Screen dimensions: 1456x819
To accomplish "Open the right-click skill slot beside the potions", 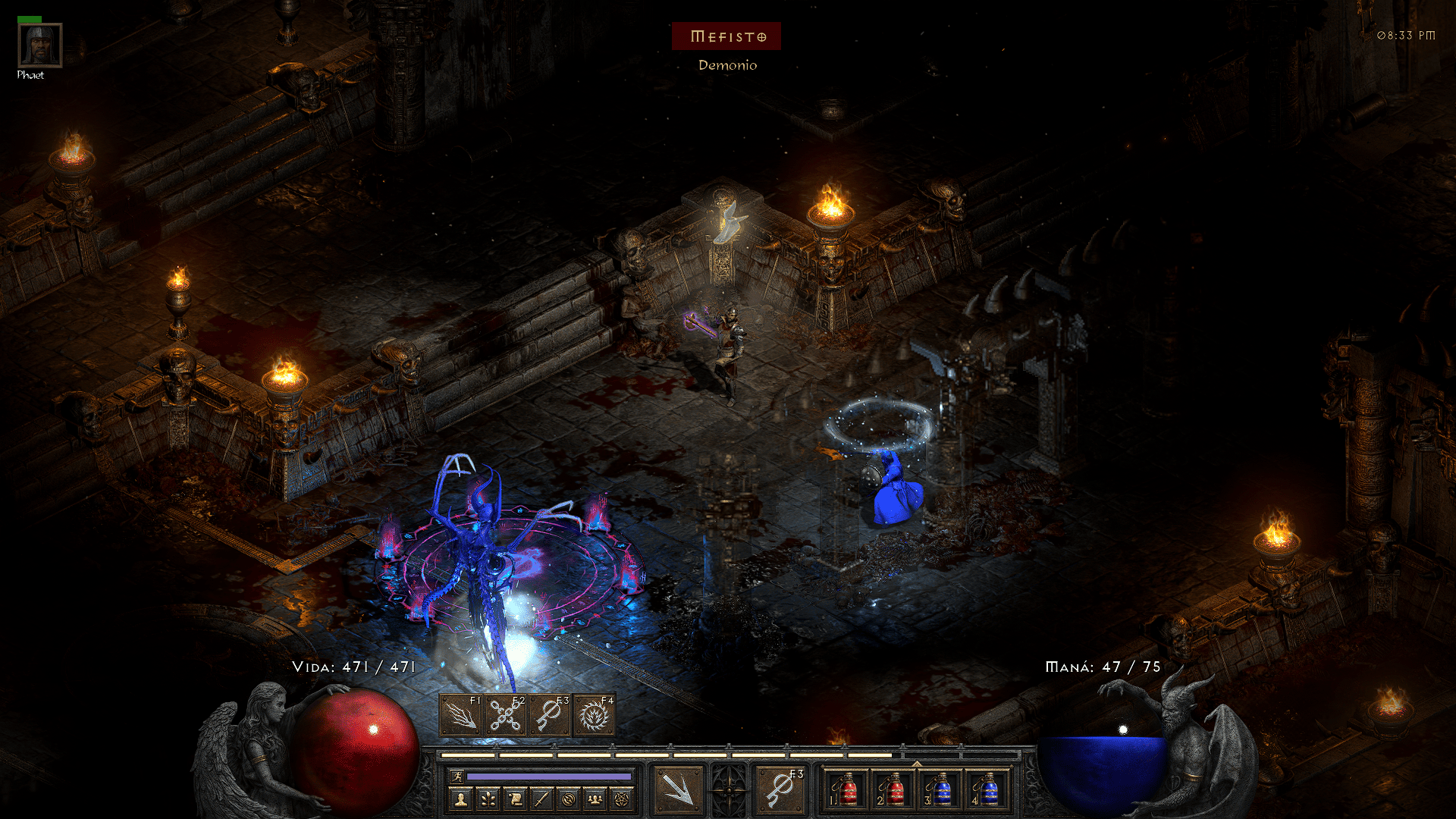I will pyautogui.click(x=780, y=790).
